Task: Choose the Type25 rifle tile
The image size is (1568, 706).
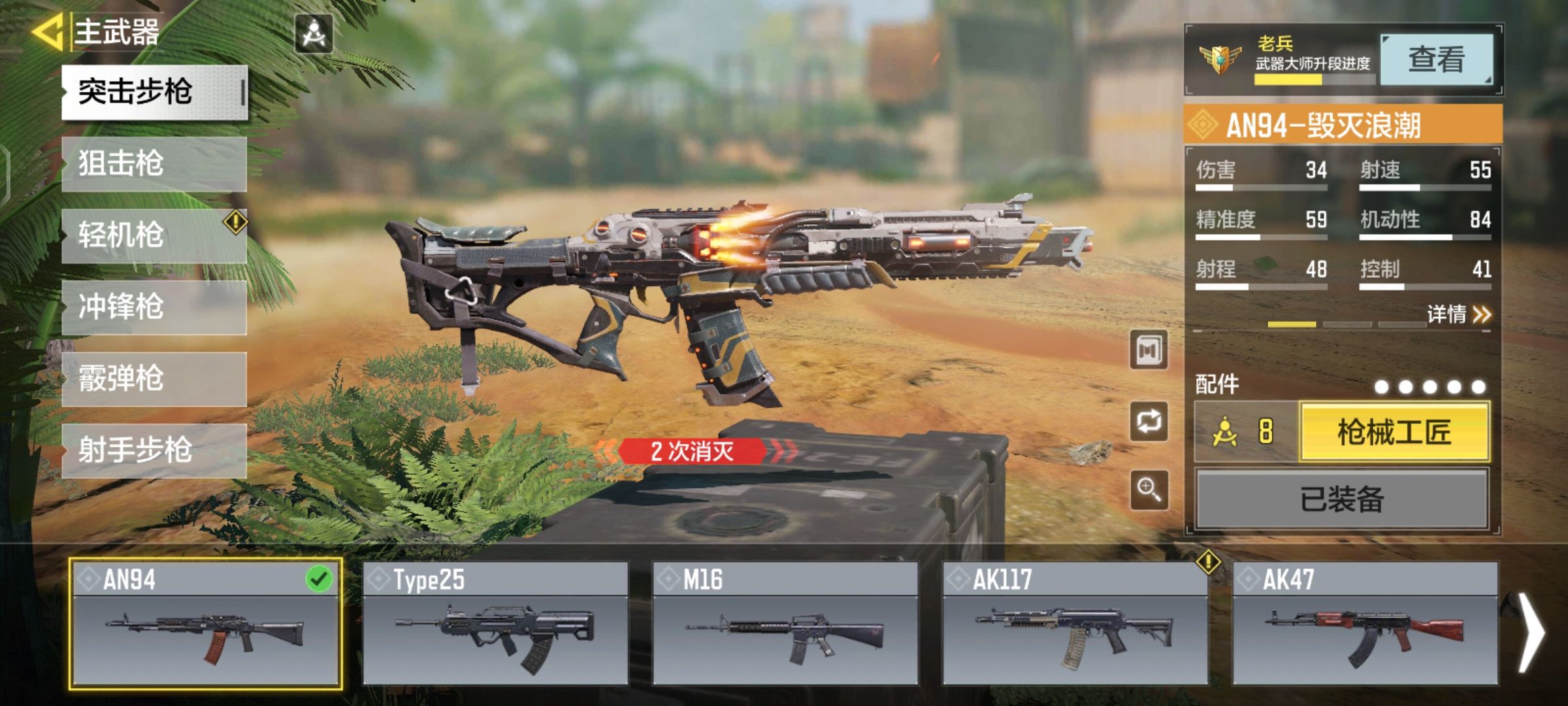Action: (495, 624)
